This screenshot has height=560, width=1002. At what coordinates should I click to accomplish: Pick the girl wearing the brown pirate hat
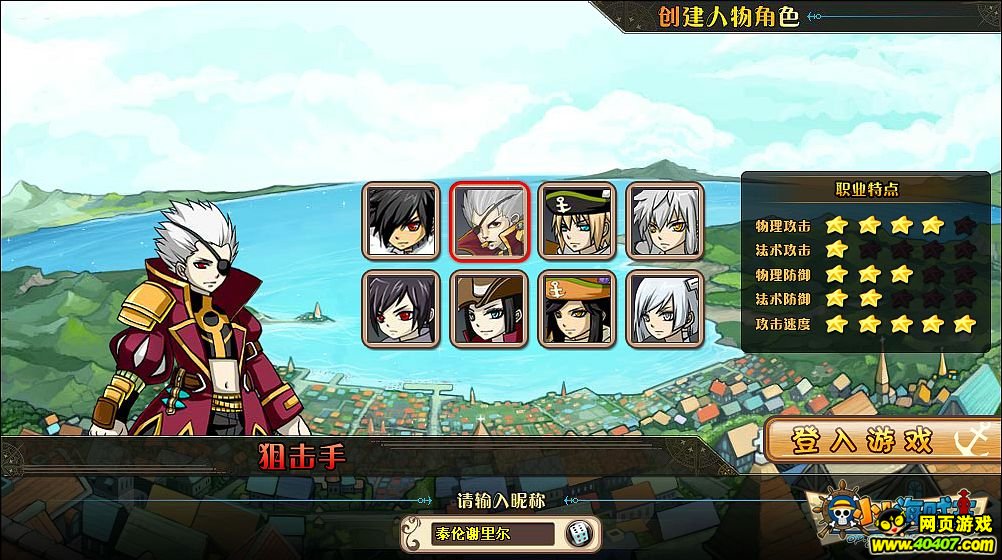489,308
